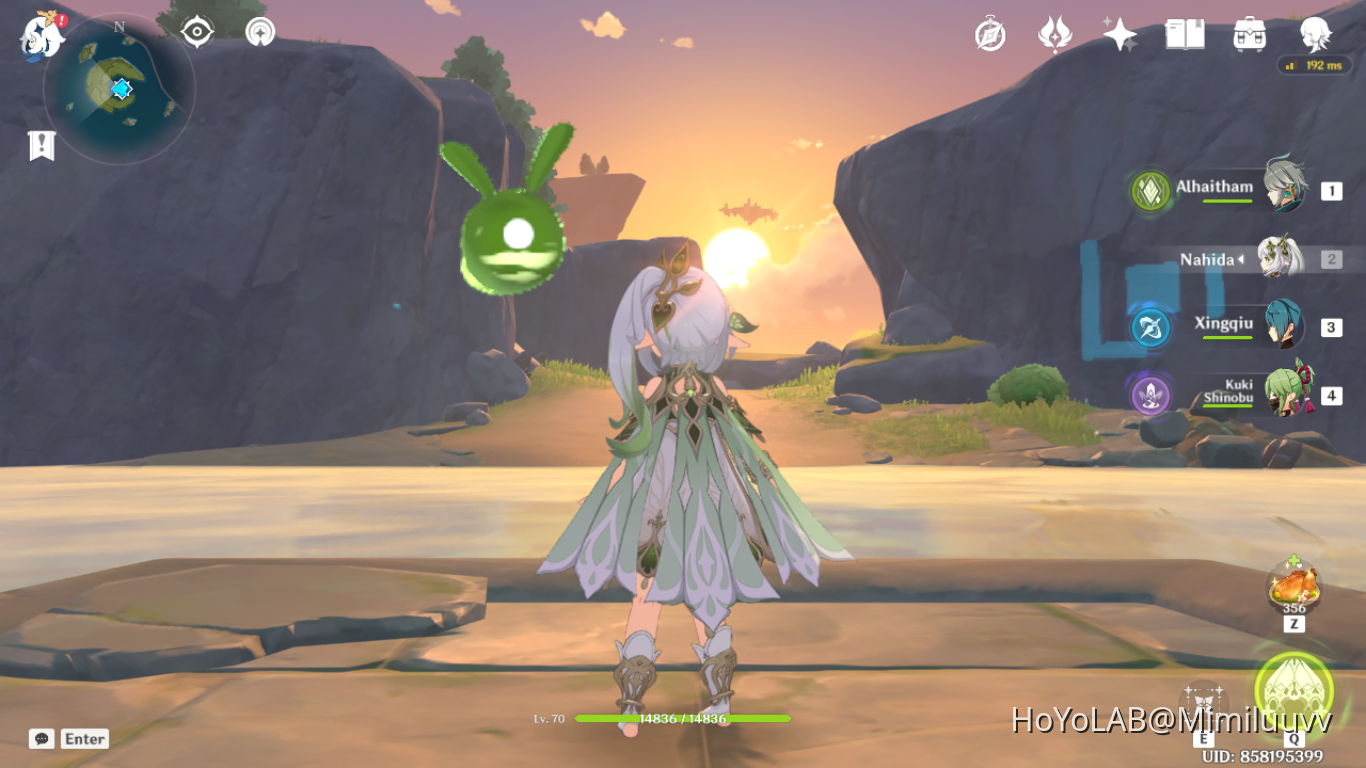
Task: Open the chat box speech bubble
Action: (41, 739)
